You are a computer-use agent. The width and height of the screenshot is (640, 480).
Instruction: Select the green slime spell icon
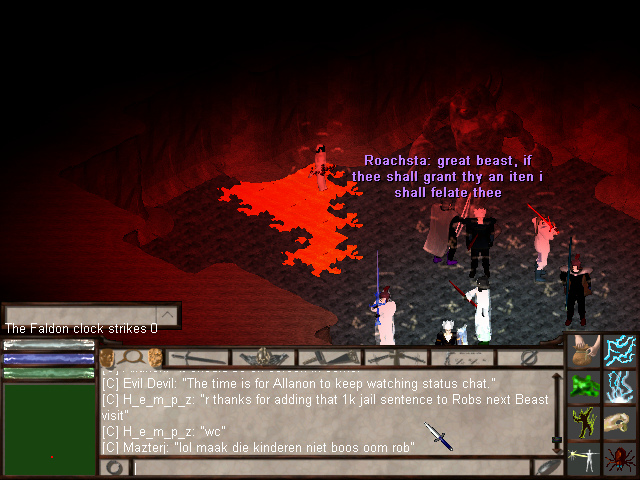pyautogui.click(x=584, y=387)
